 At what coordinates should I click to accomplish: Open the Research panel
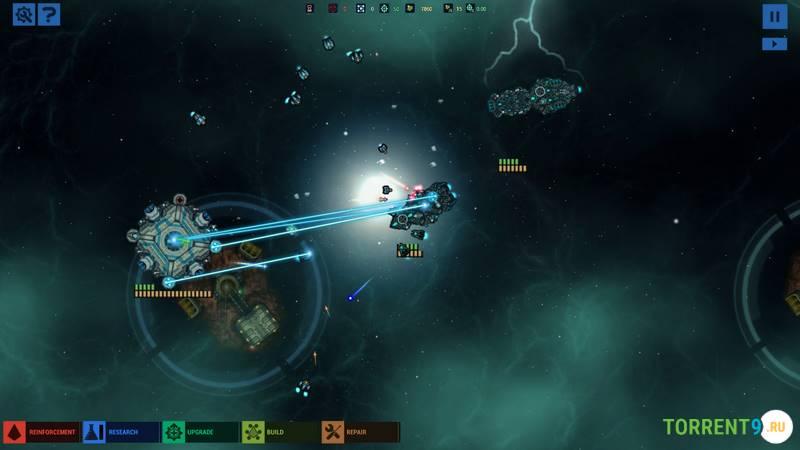tap(121, 432)
